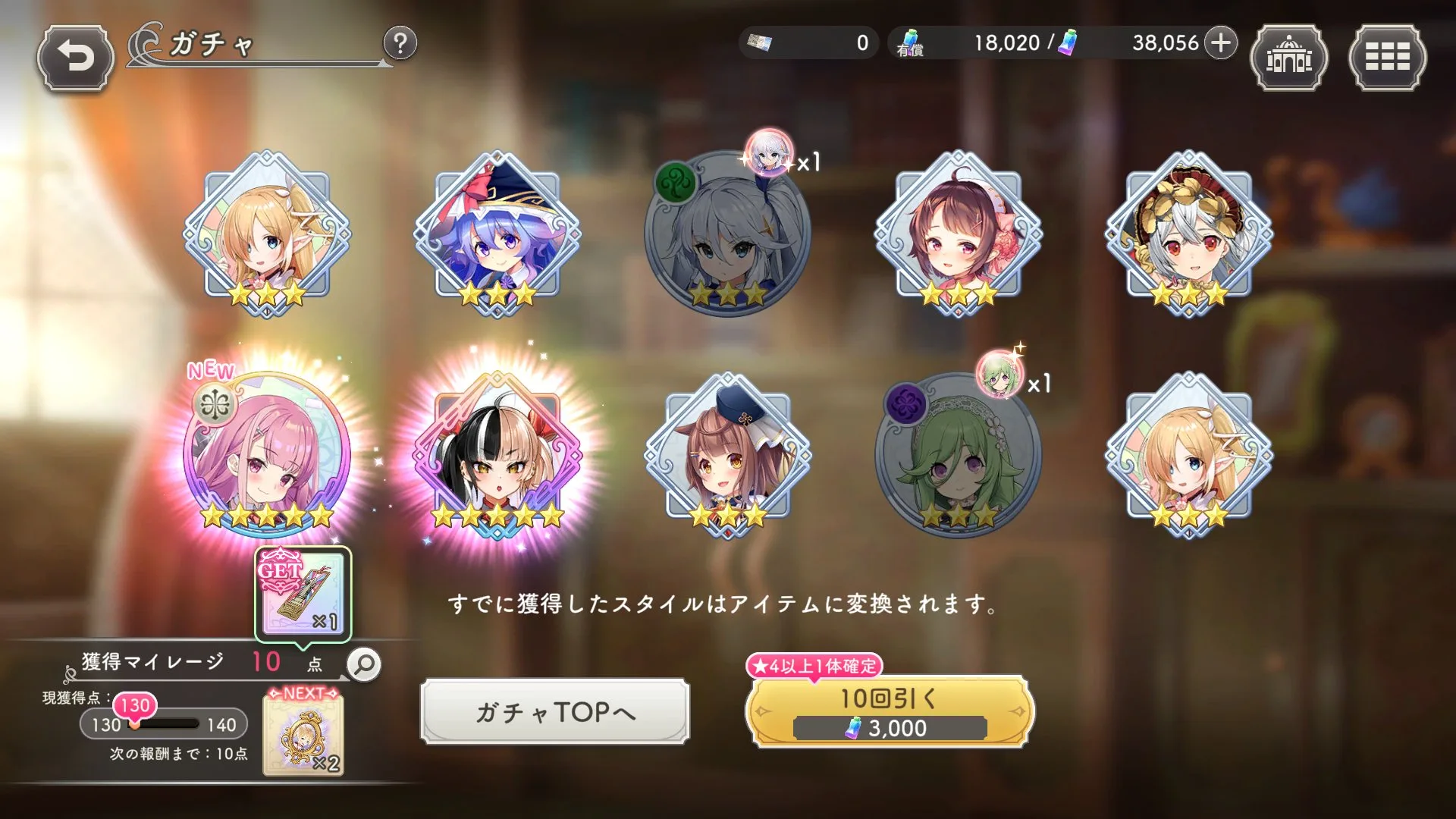1456x819 pixels.
Task: Open the gacha help question mark
Action: (x=400, y=43)
